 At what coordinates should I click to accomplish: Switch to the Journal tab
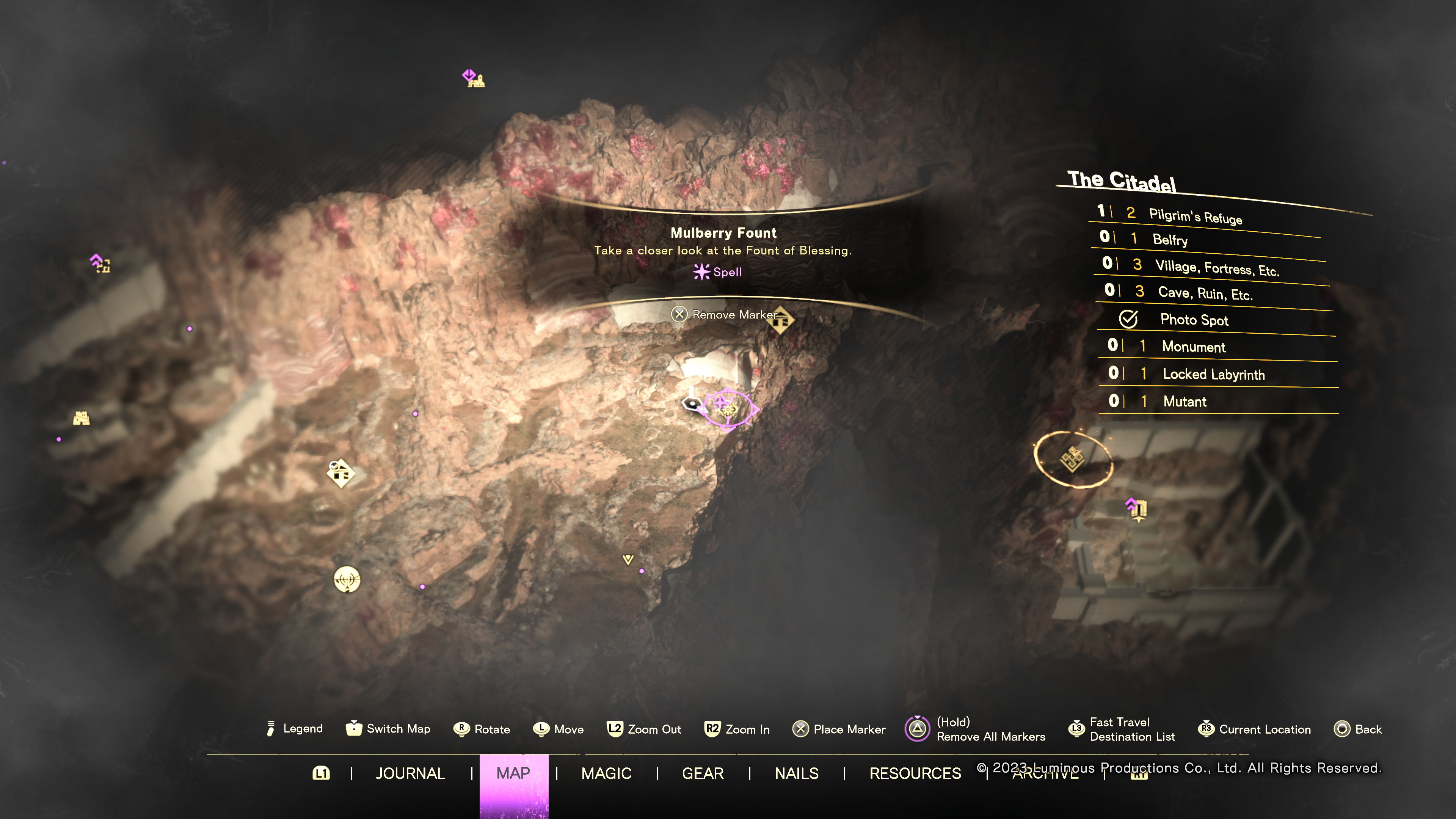click(410, 773)
